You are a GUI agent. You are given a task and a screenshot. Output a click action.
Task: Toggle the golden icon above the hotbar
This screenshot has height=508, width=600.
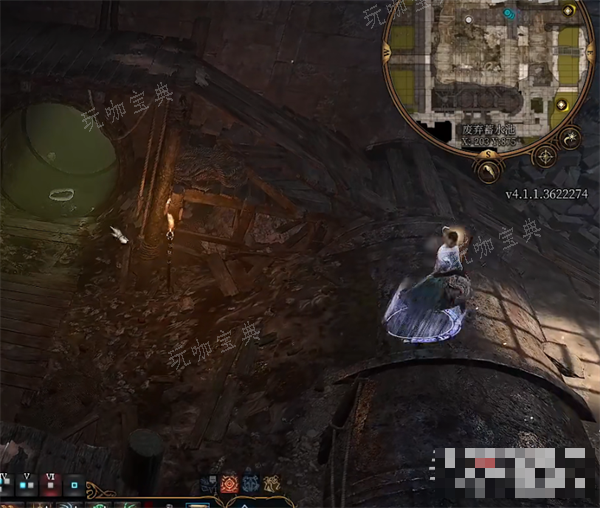click(x=271, y=484)
